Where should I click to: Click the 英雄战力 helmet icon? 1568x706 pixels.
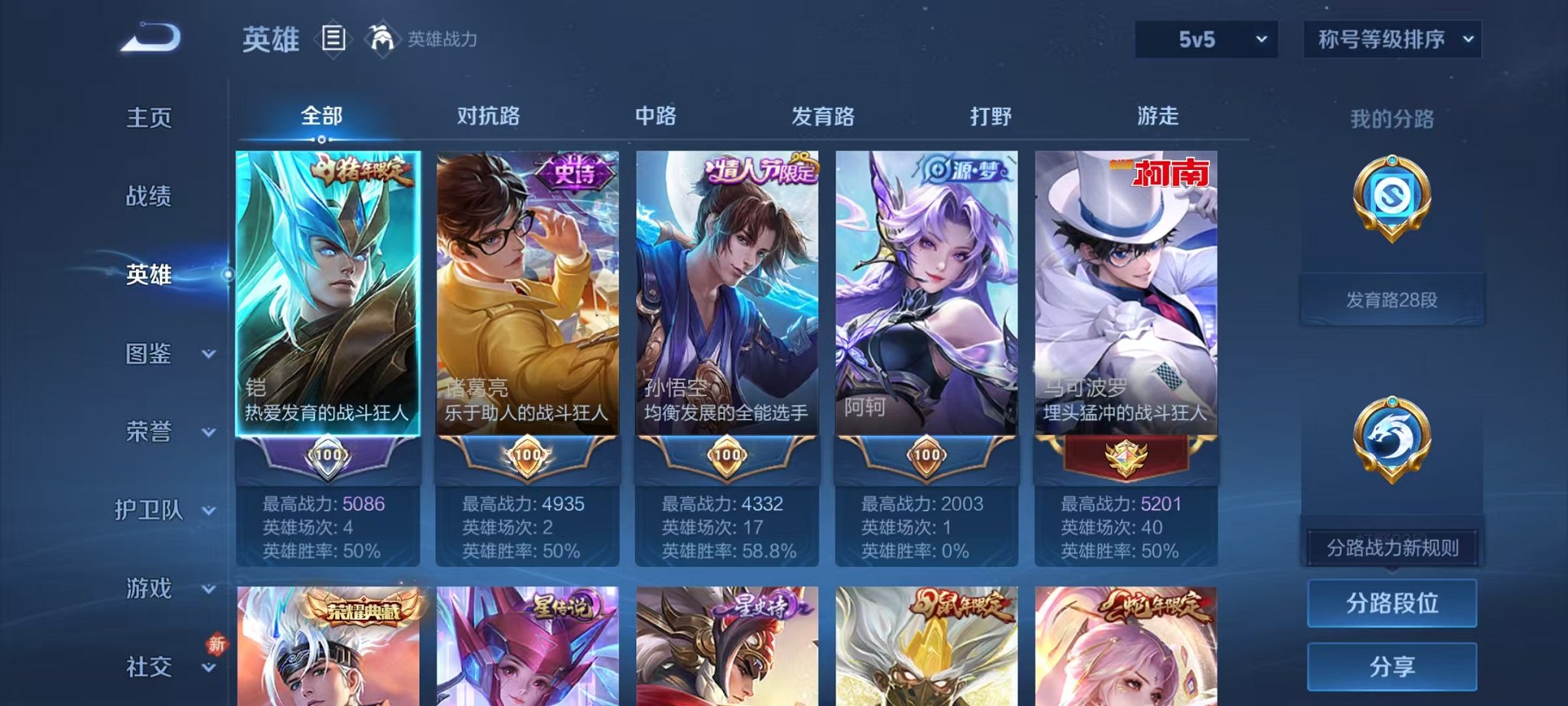pyautogui.click(x=382, y=37)
